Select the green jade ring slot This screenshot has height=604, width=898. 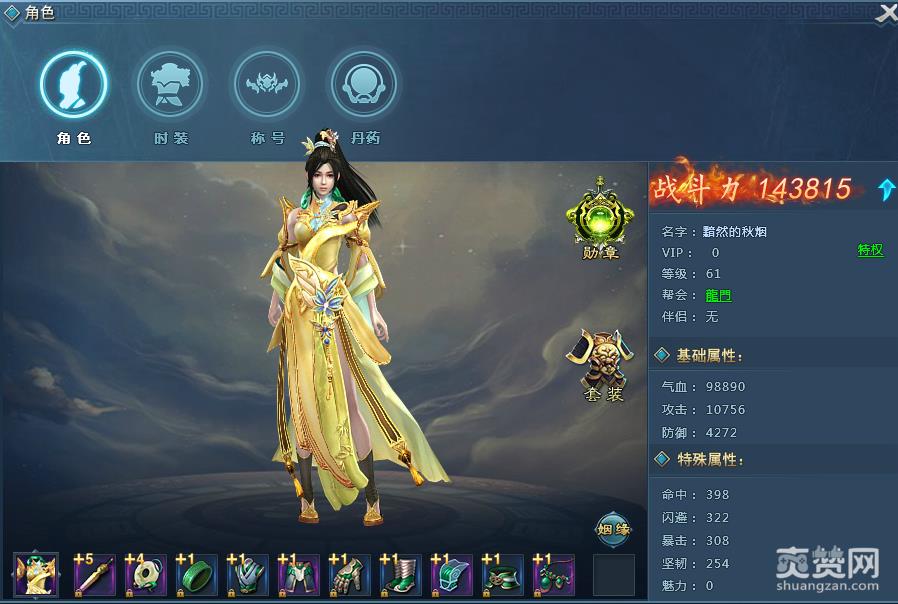coord(197,575)
